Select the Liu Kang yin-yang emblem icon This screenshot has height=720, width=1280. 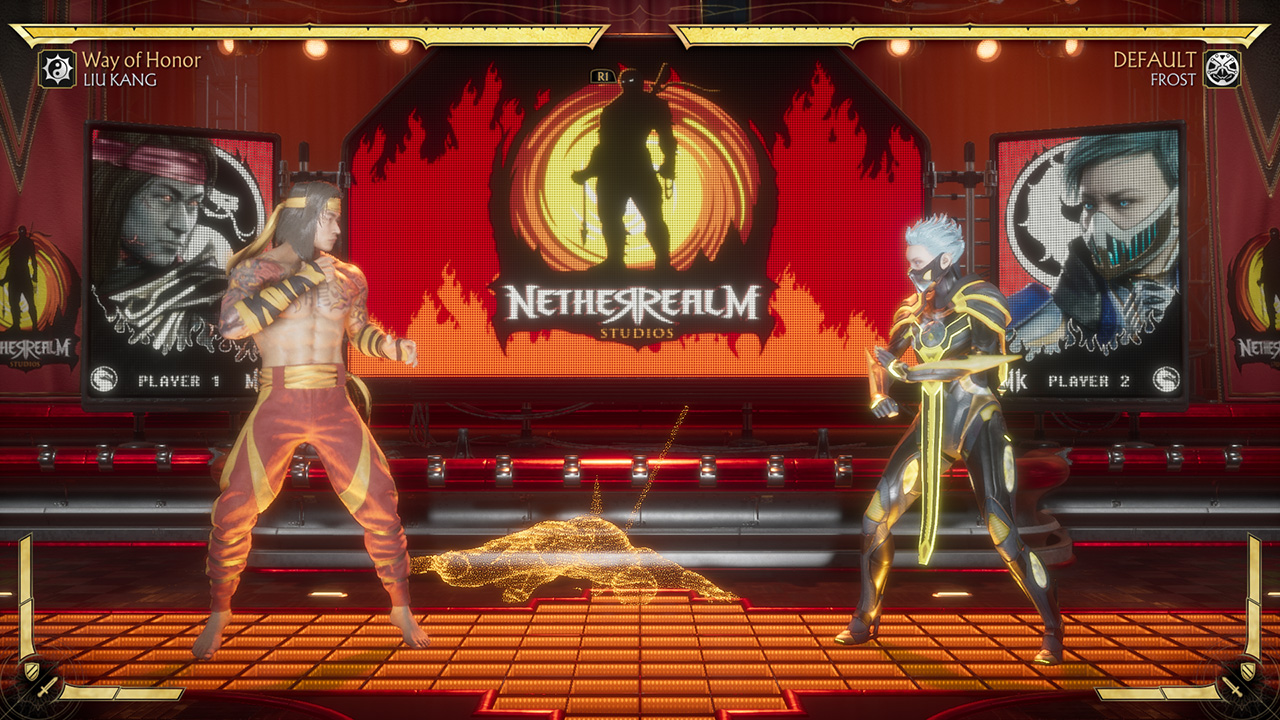pos(55,70)
